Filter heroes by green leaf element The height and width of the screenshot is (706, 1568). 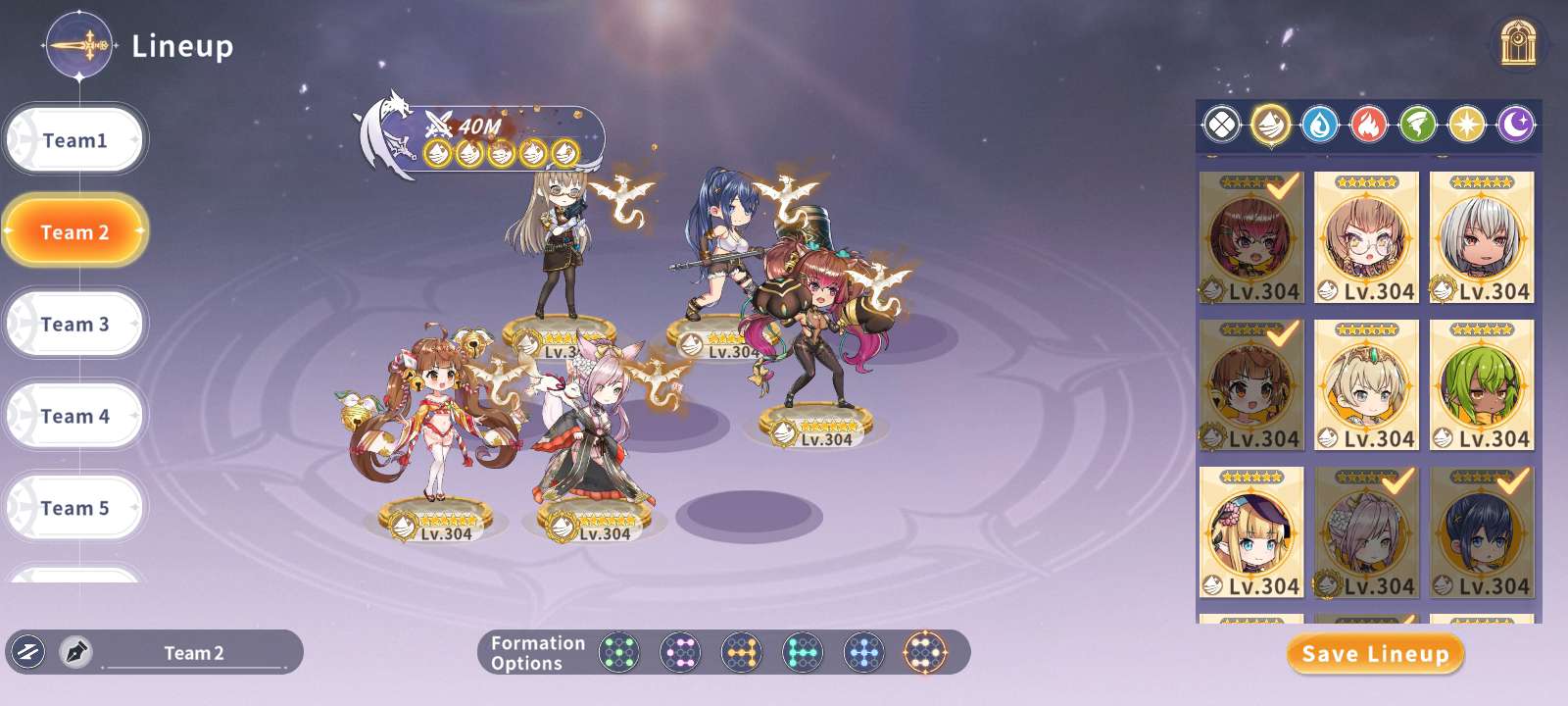(1418, 126)
